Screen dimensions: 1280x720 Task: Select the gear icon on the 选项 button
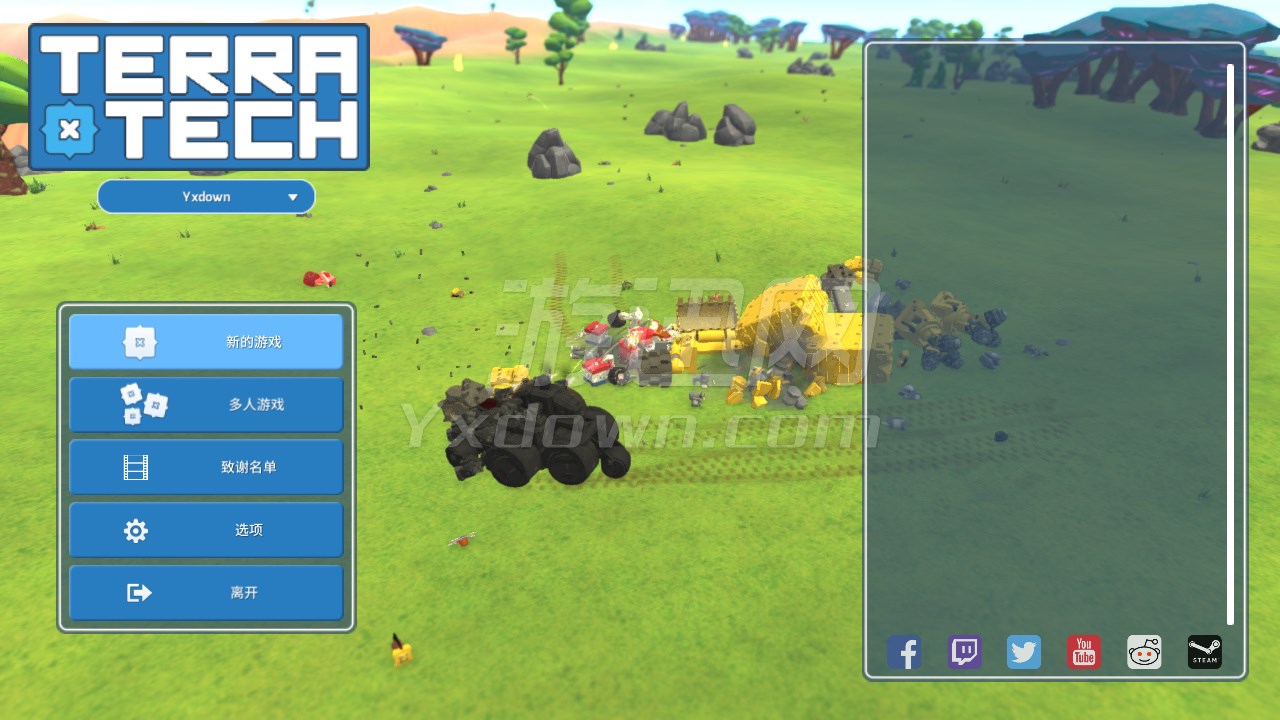(136, 530)
